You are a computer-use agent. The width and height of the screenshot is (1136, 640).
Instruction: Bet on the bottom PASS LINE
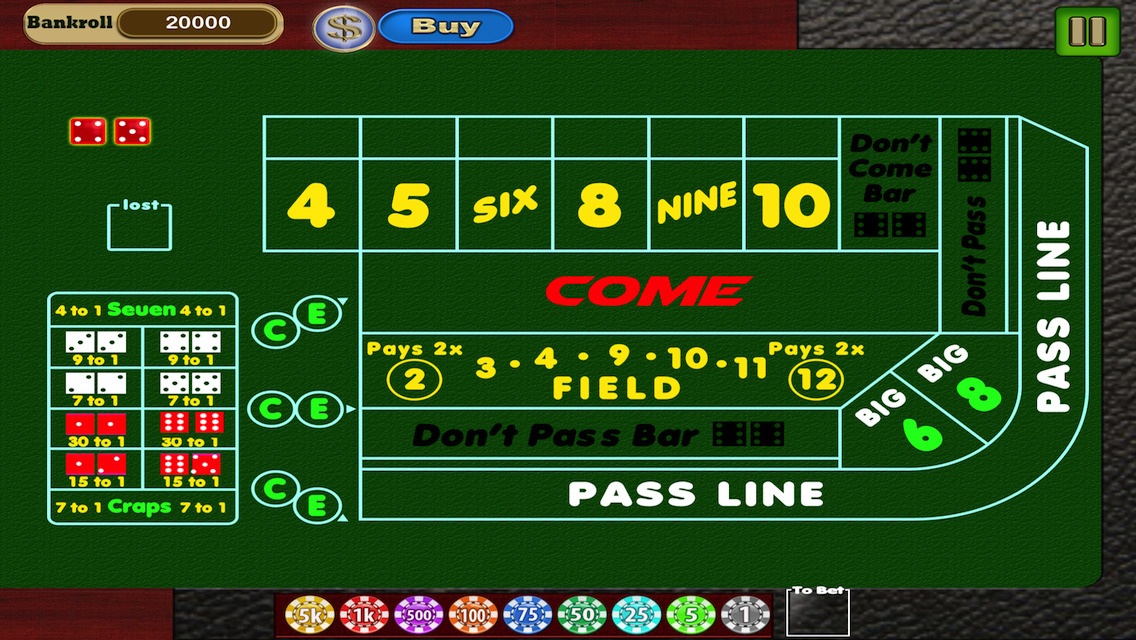click(x=695, y=494)
